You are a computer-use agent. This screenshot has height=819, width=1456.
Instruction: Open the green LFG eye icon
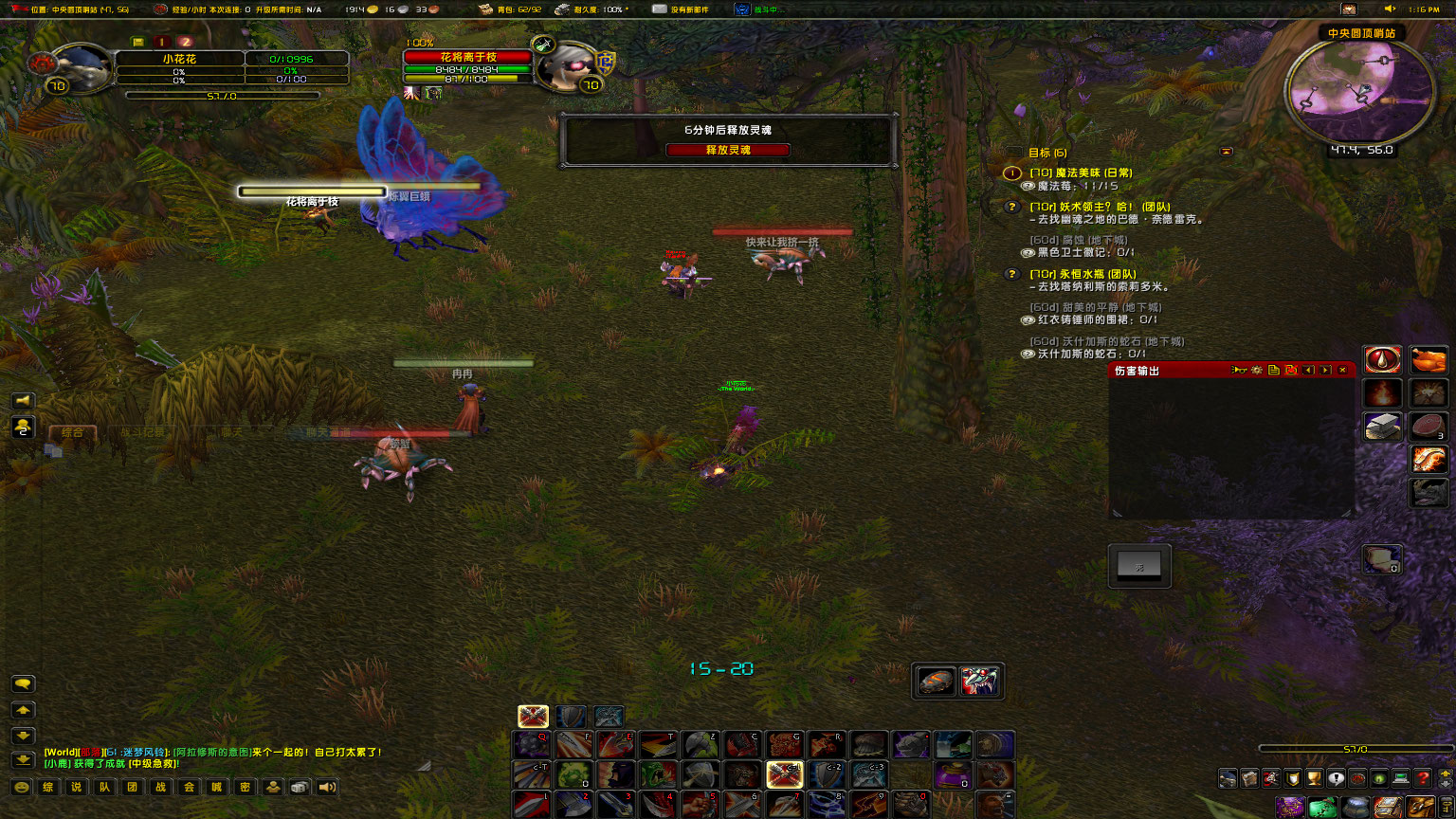coord(1378,778)
